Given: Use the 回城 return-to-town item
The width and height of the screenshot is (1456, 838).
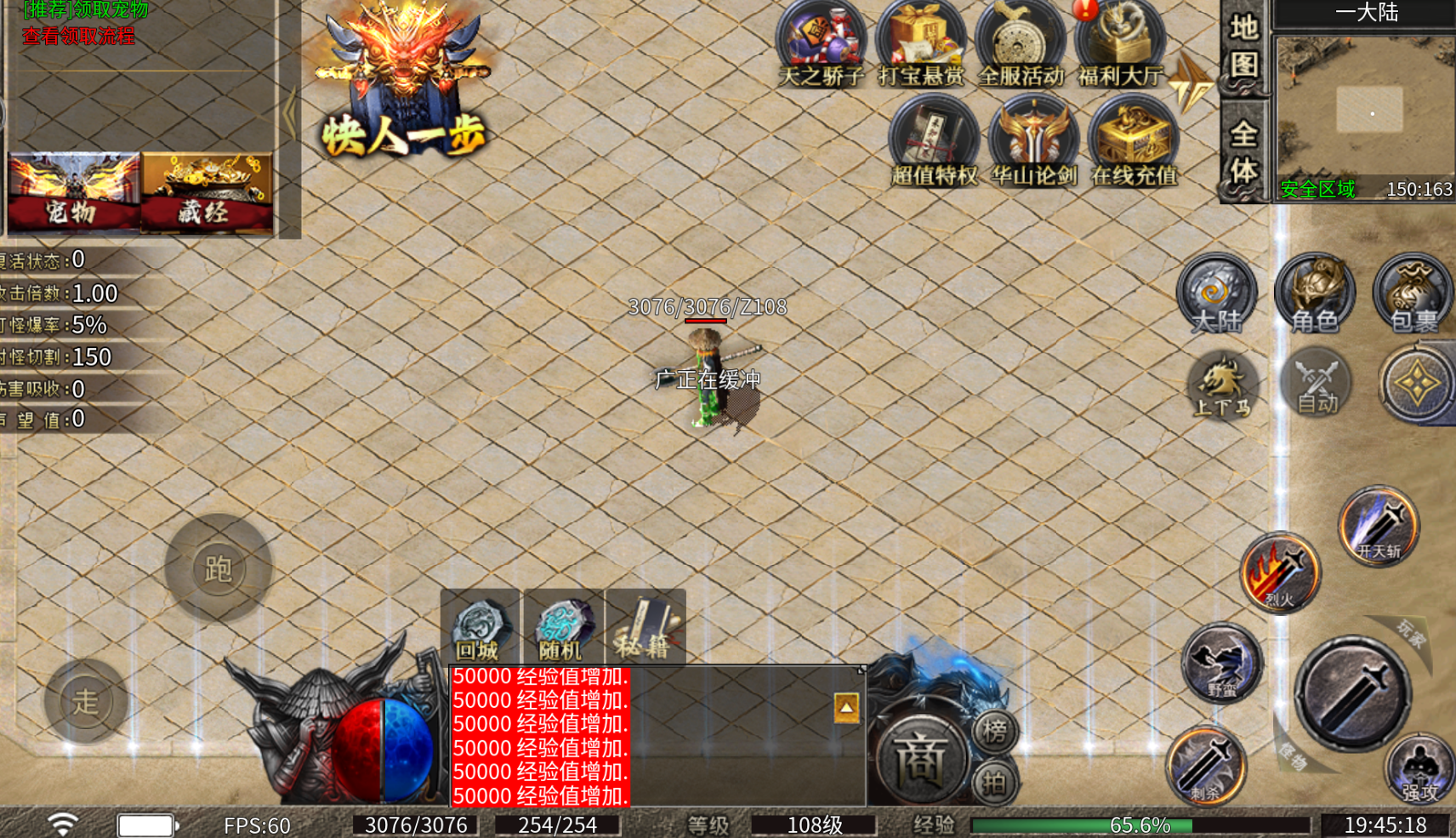Looking at the screenshot, I should point(479,628).
